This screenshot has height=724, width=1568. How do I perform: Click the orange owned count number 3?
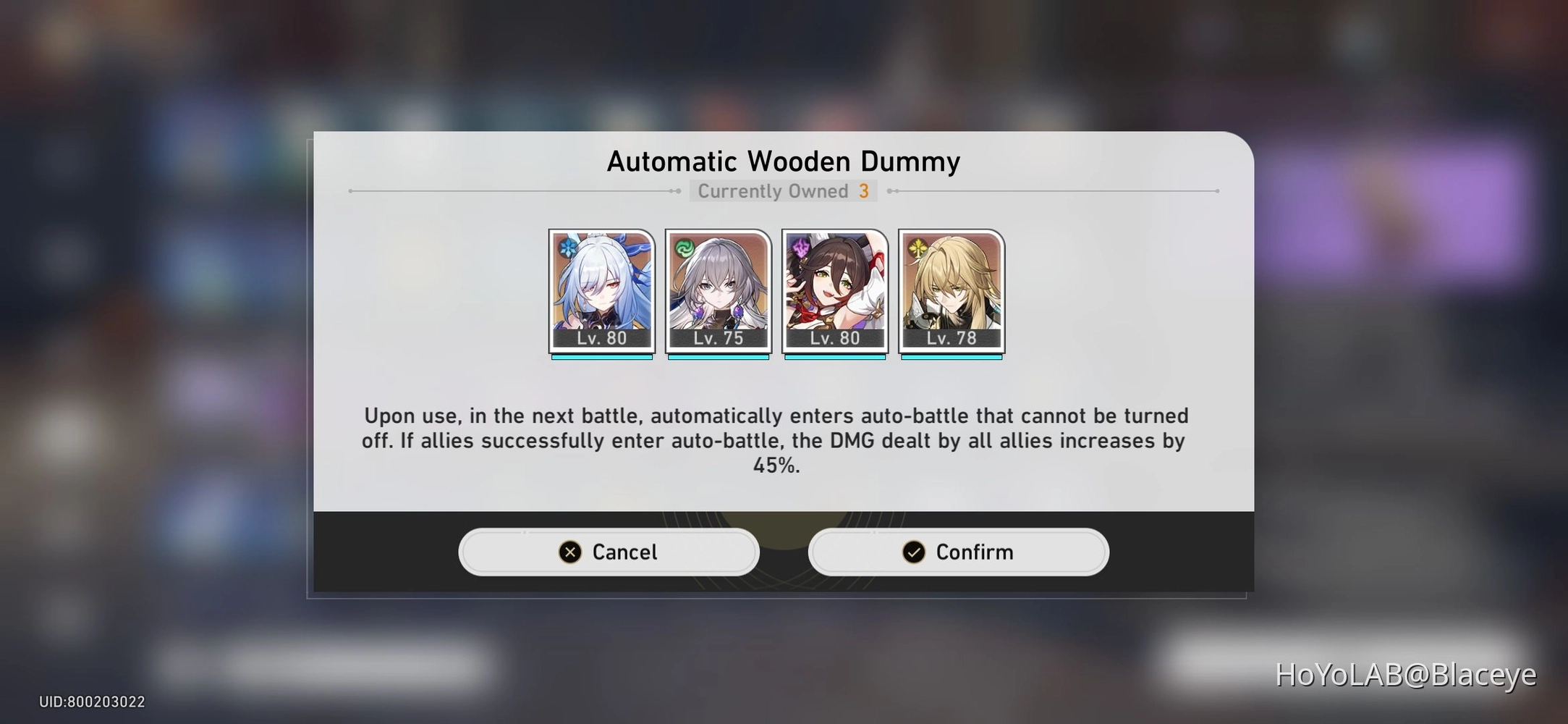pyautogui.click(x=864, y=190)
